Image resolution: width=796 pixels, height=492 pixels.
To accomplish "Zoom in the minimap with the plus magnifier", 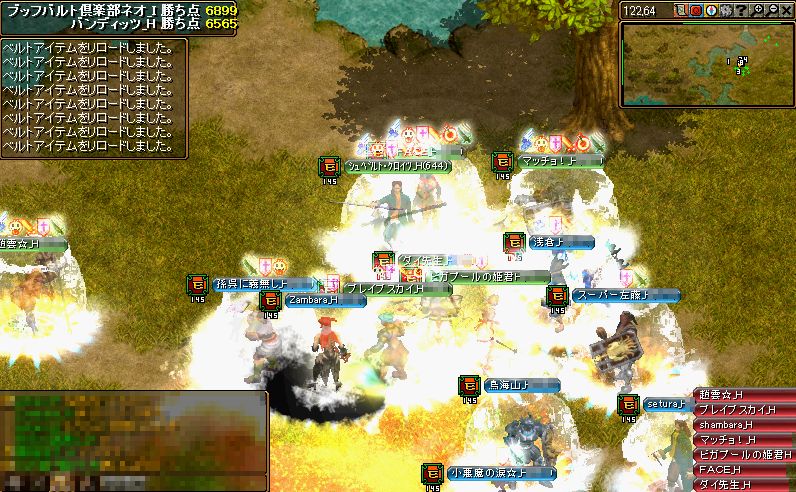I will click(x=758, y=10).
